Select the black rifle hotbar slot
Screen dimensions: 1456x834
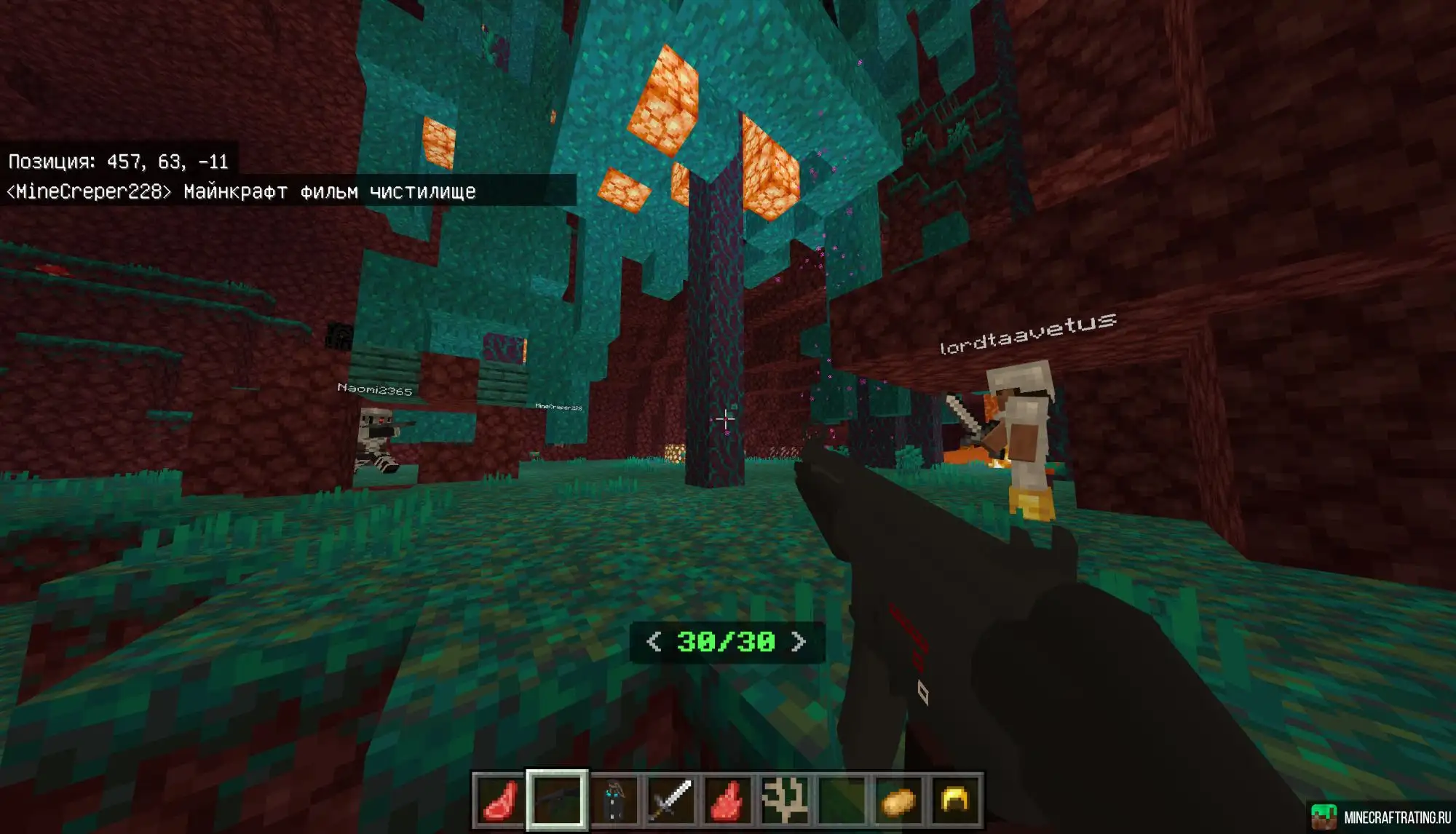click(557, 800)
